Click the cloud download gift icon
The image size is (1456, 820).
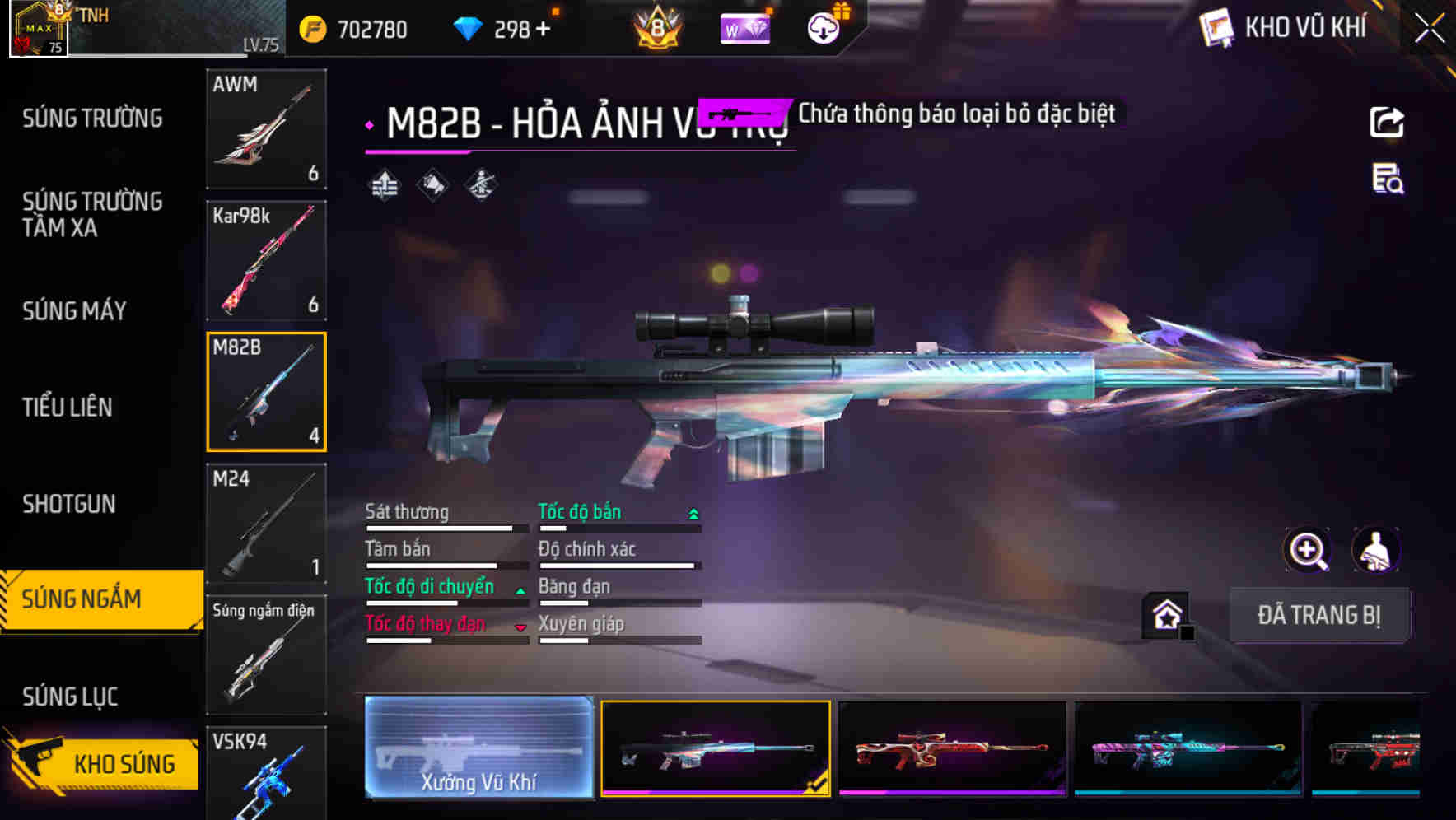(x=823, y=29)
